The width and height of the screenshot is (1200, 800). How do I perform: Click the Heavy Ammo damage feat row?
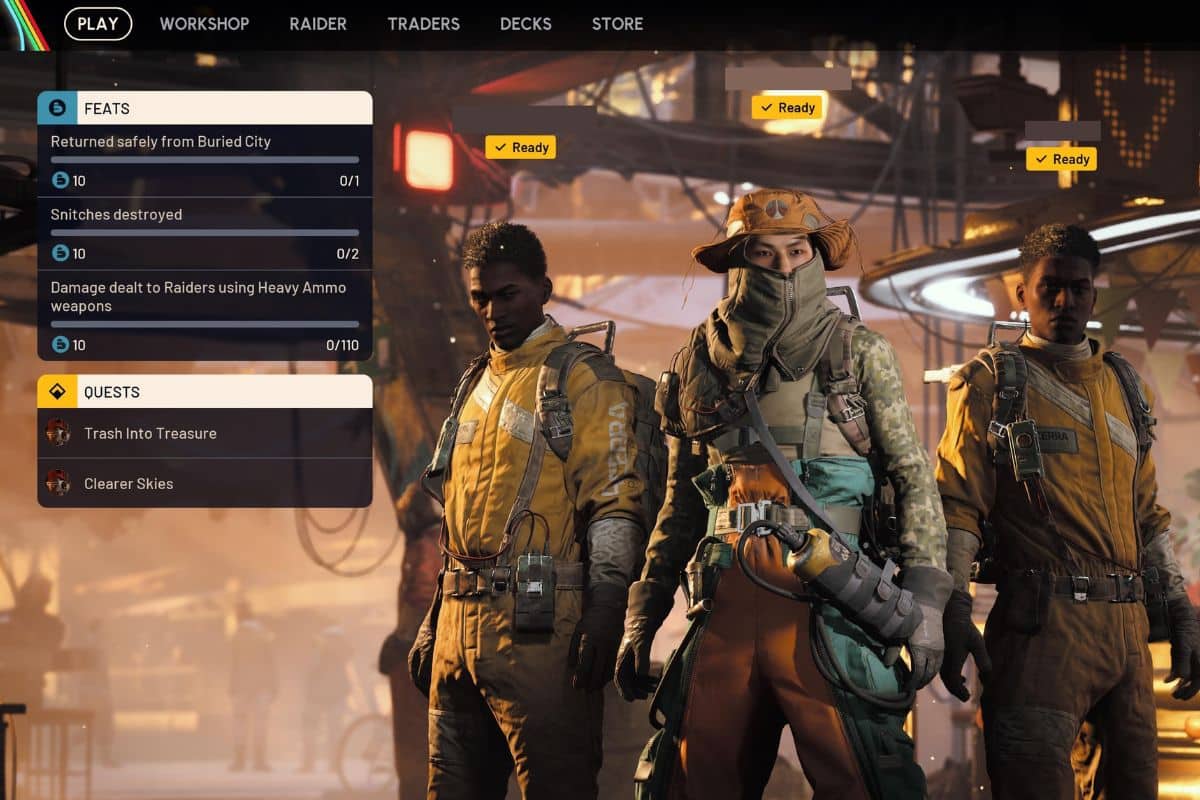click(205, 315)
